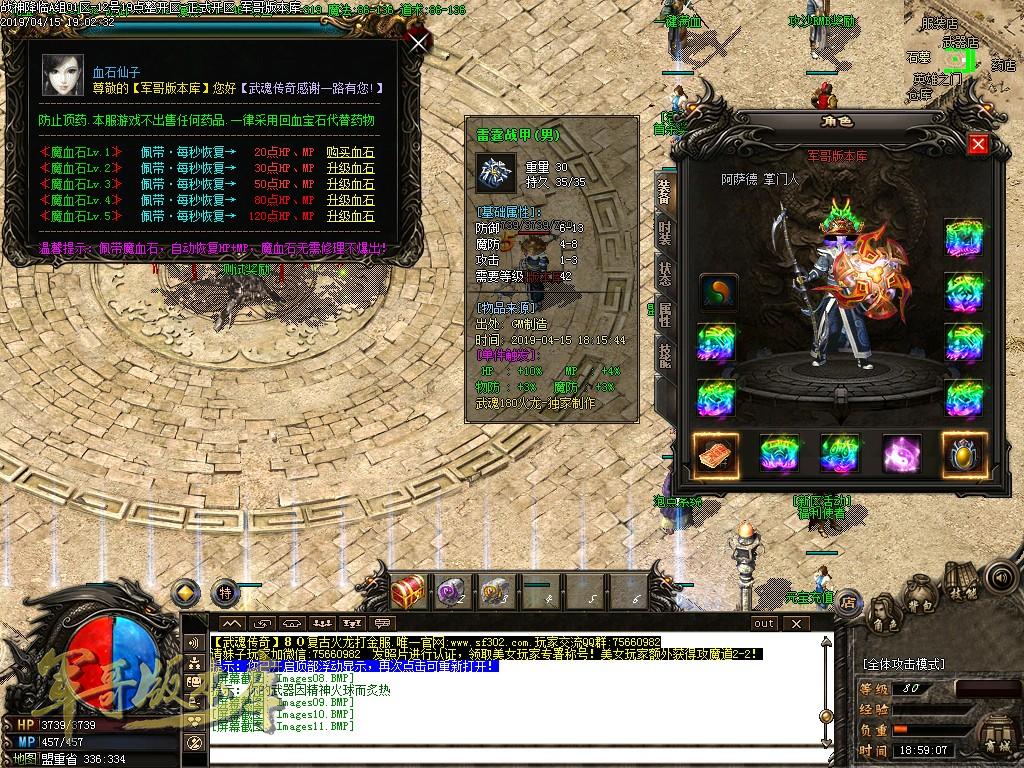Click the 店 (store) round button
The height and width of the screenshot is (768, 1024).
click(849, 601)
